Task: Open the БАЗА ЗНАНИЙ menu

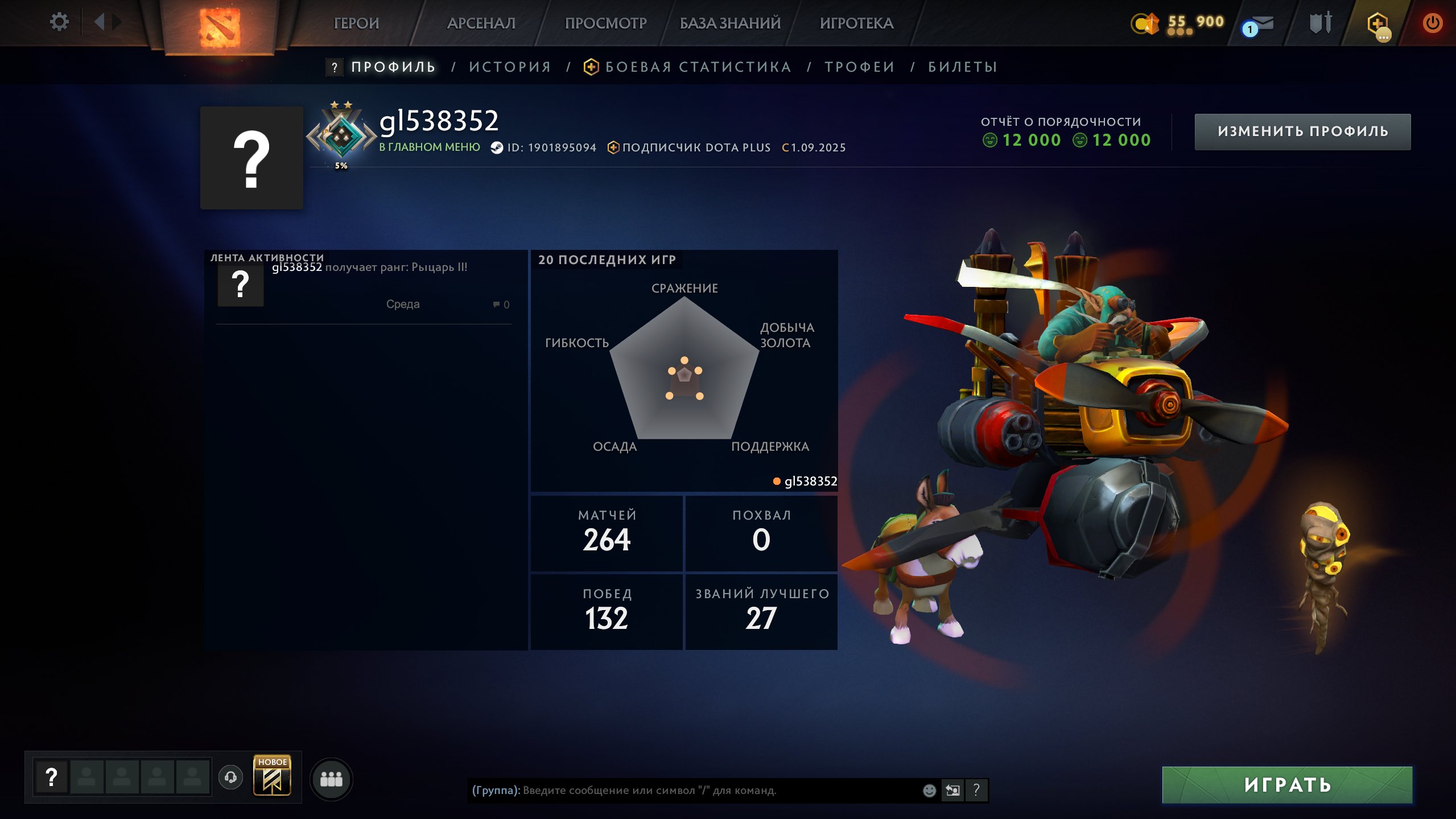Action: click(x=730, y=23)
